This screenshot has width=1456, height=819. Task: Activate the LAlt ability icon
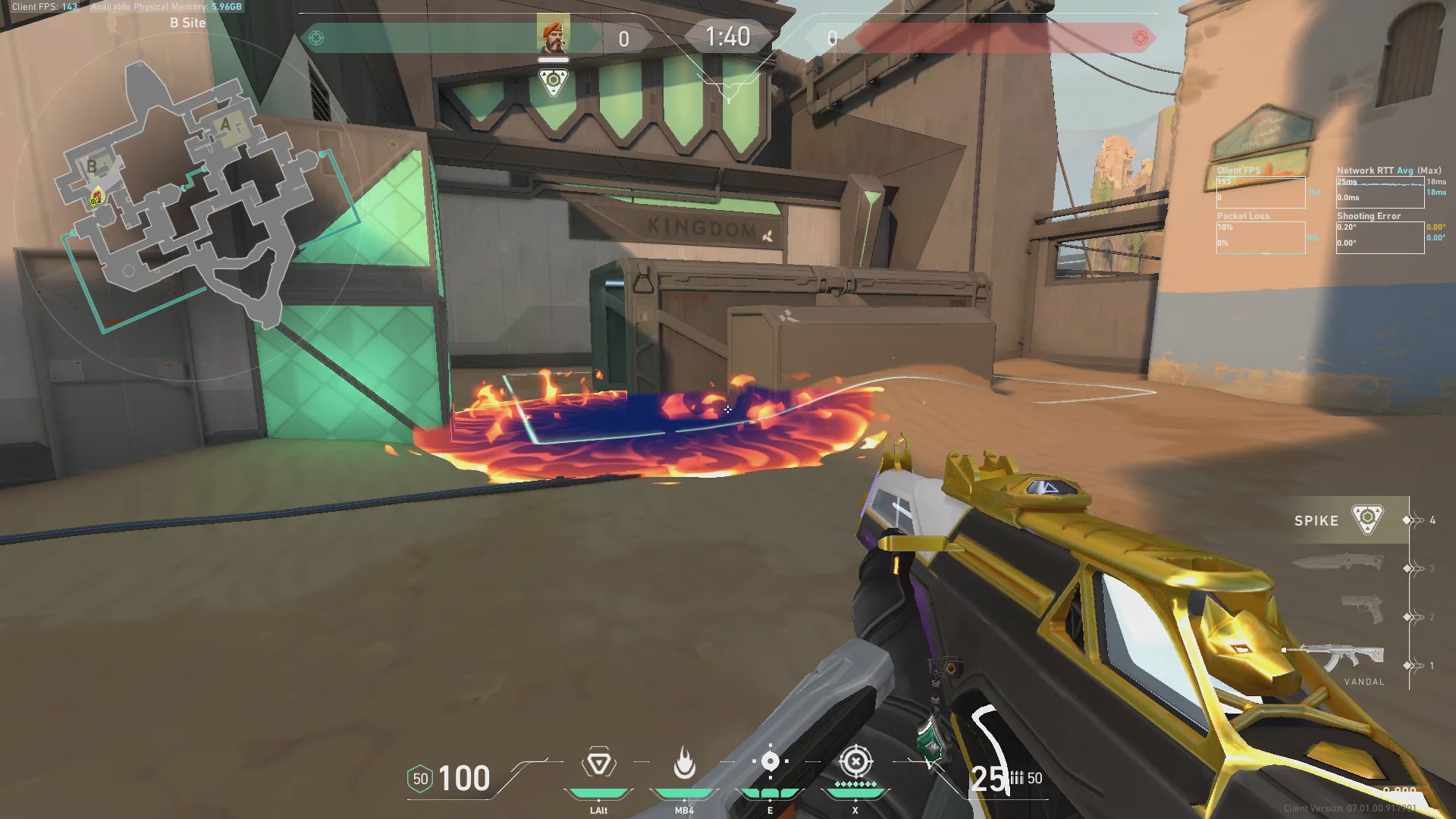[598, 764]
